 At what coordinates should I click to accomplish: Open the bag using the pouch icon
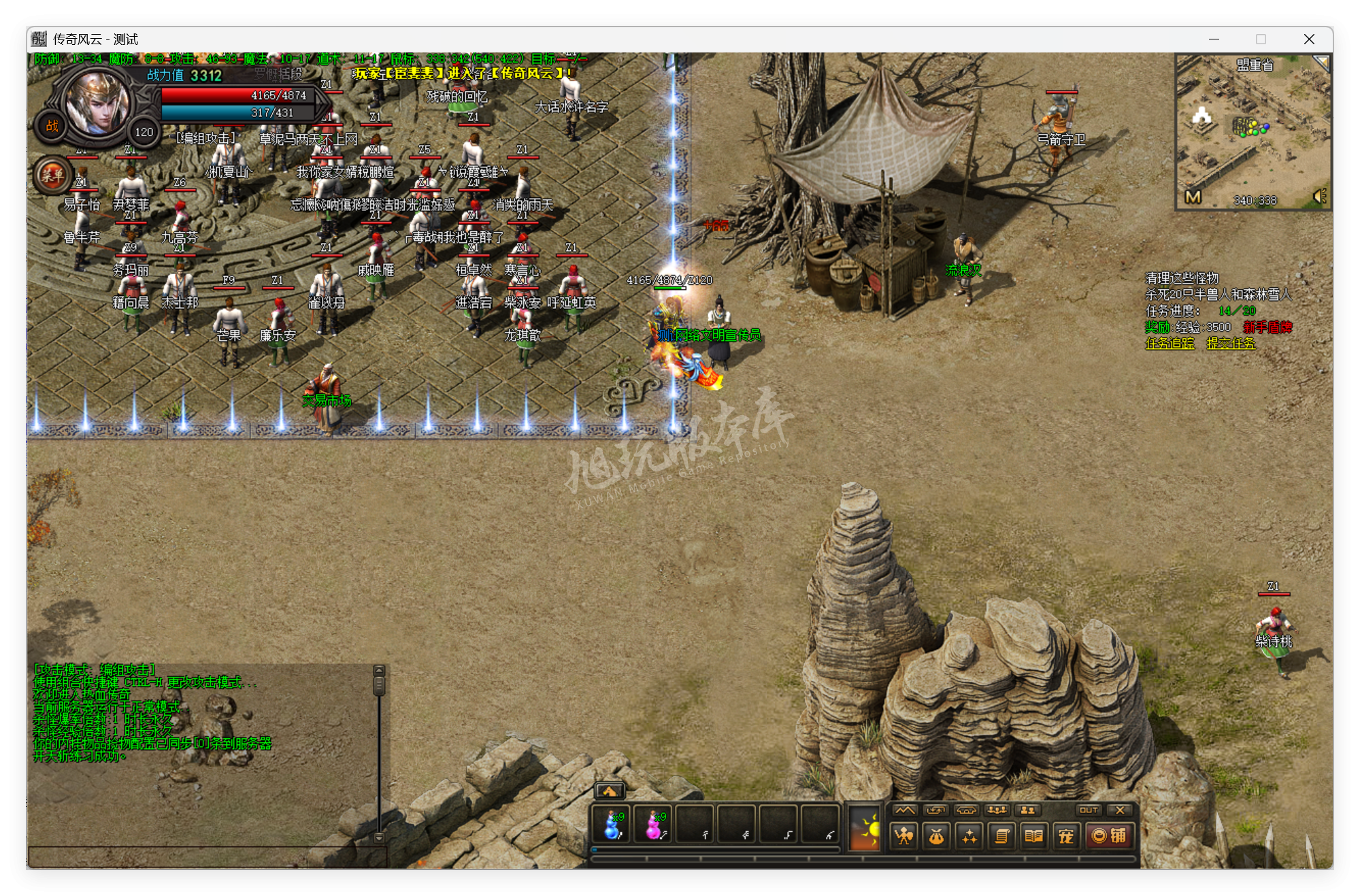pos(938,835)
